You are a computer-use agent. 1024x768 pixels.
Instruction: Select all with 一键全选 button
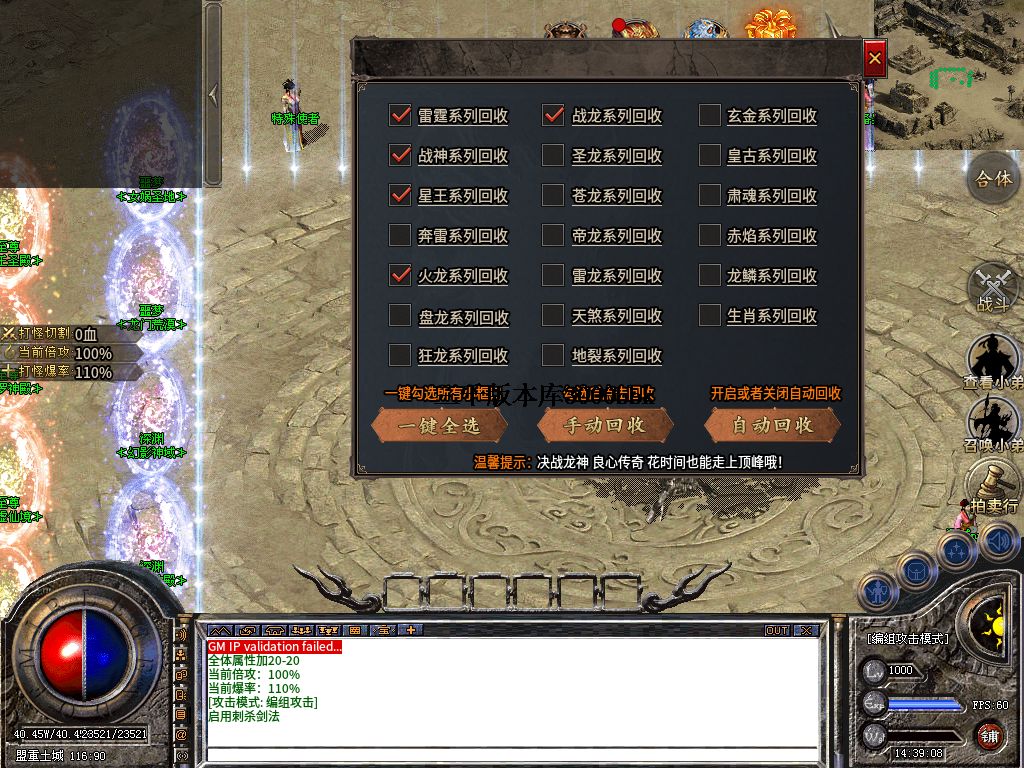(x=439, y=425)
